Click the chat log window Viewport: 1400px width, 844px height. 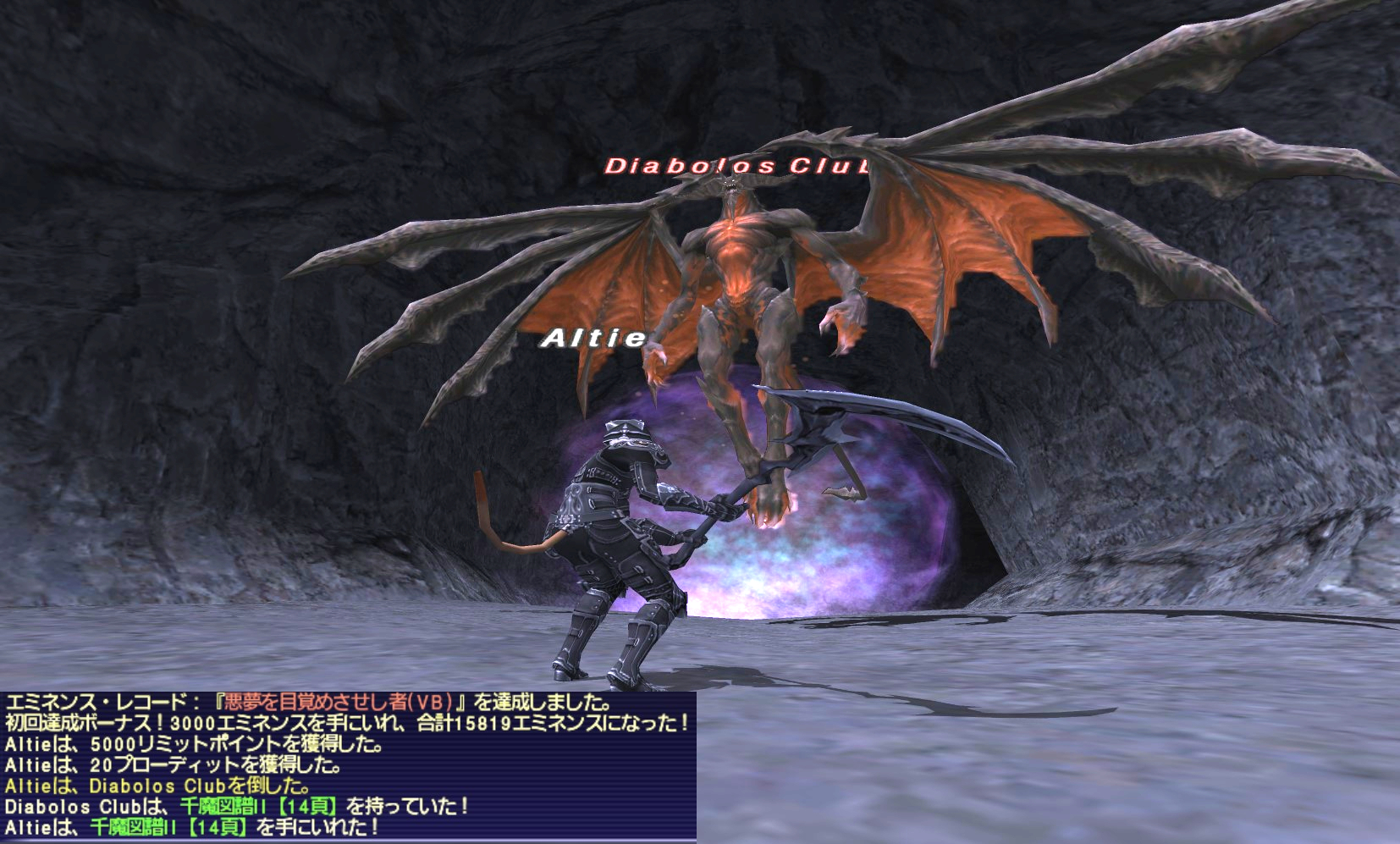click(x=348, y=766)
